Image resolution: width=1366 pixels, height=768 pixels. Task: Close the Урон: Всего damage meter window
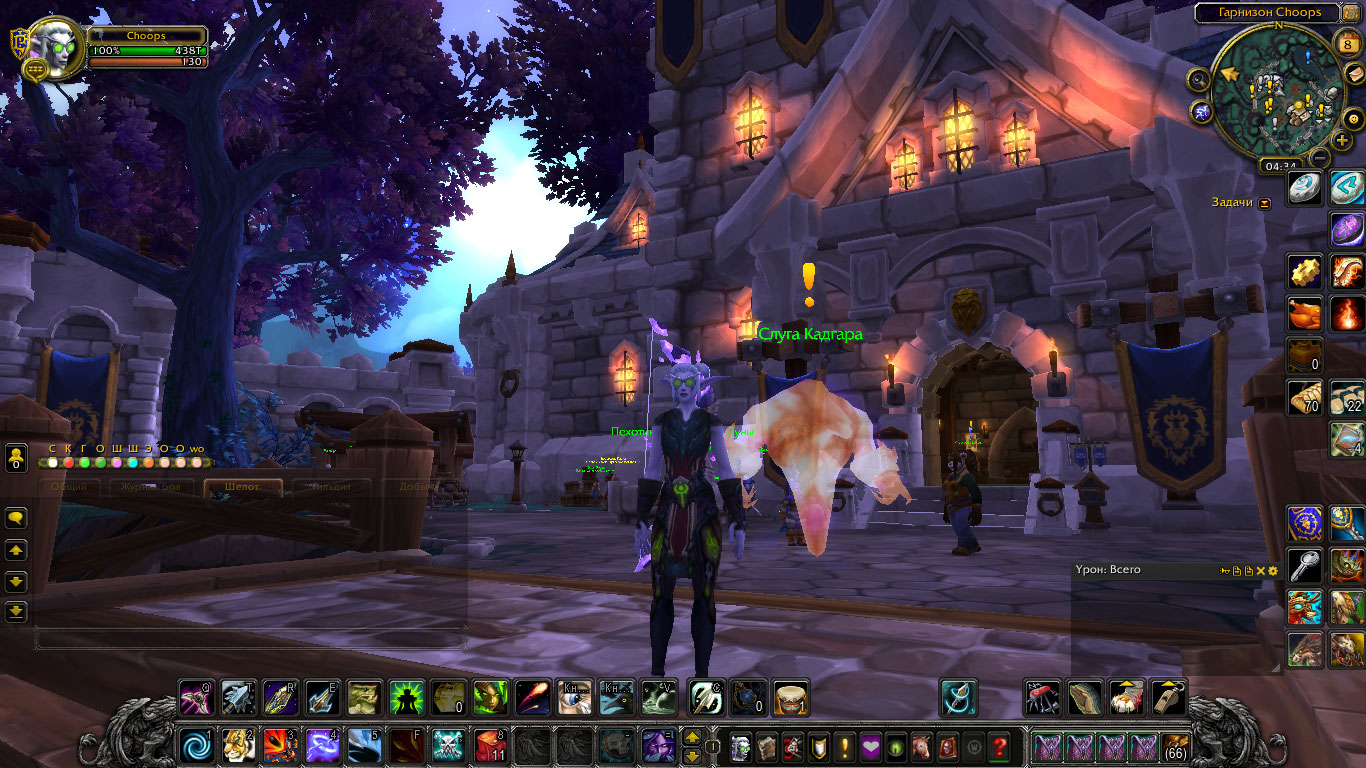click(1260, 570)
